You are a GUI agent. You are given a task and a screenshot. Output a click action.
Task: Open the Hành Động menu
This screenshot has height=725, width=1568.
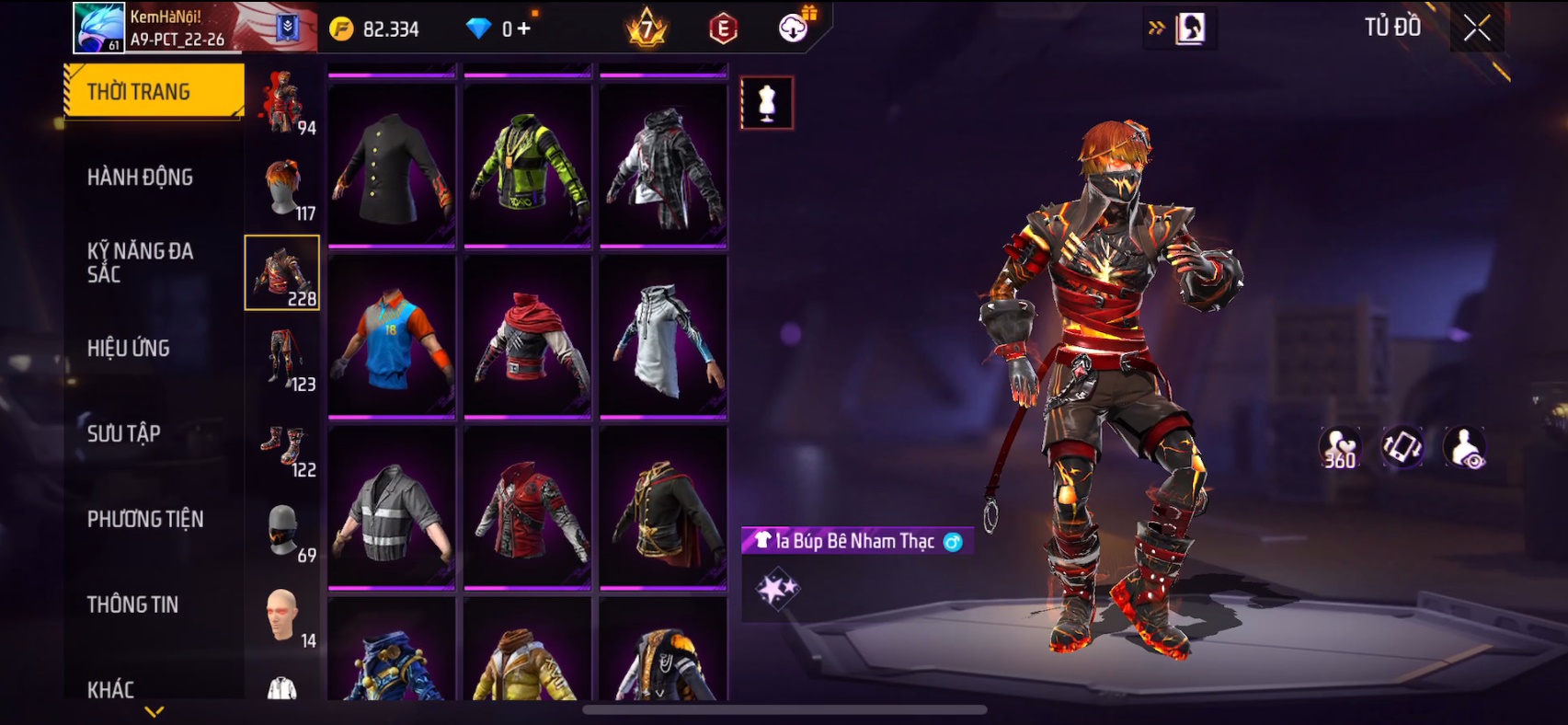click(x=140, y=177)
